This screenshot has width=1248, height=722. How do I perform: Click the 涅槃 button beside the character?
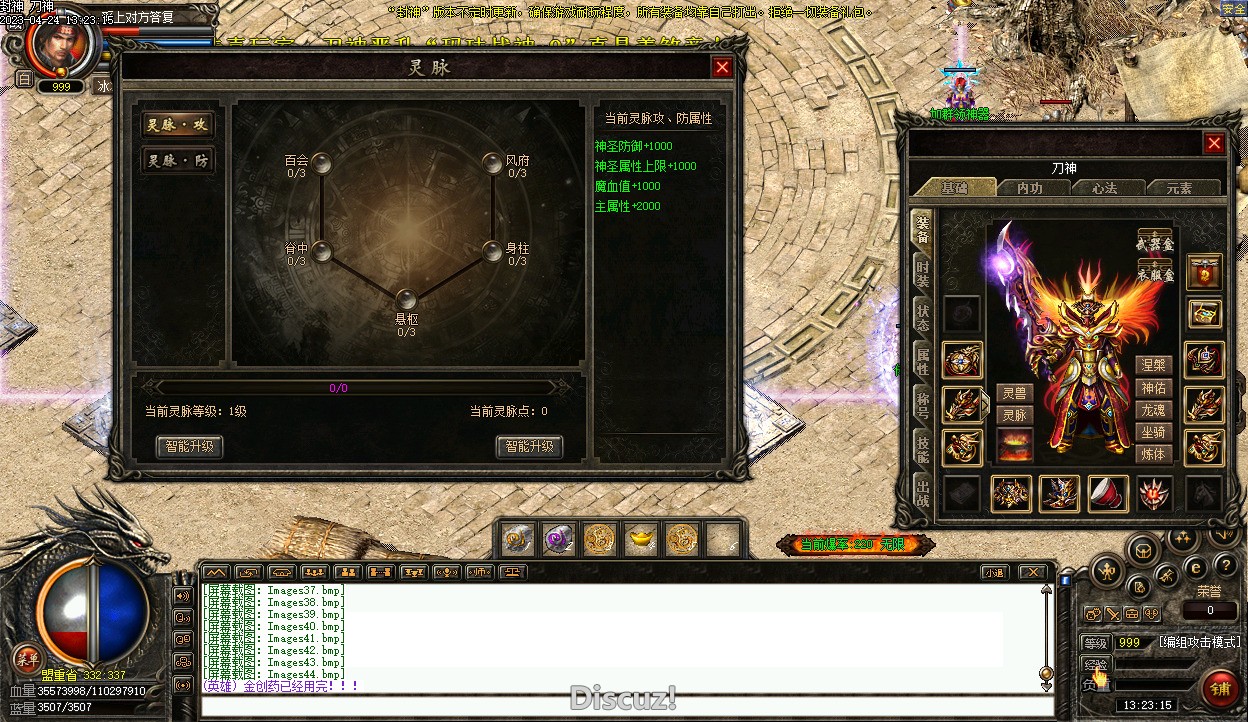click(1153, 366)
